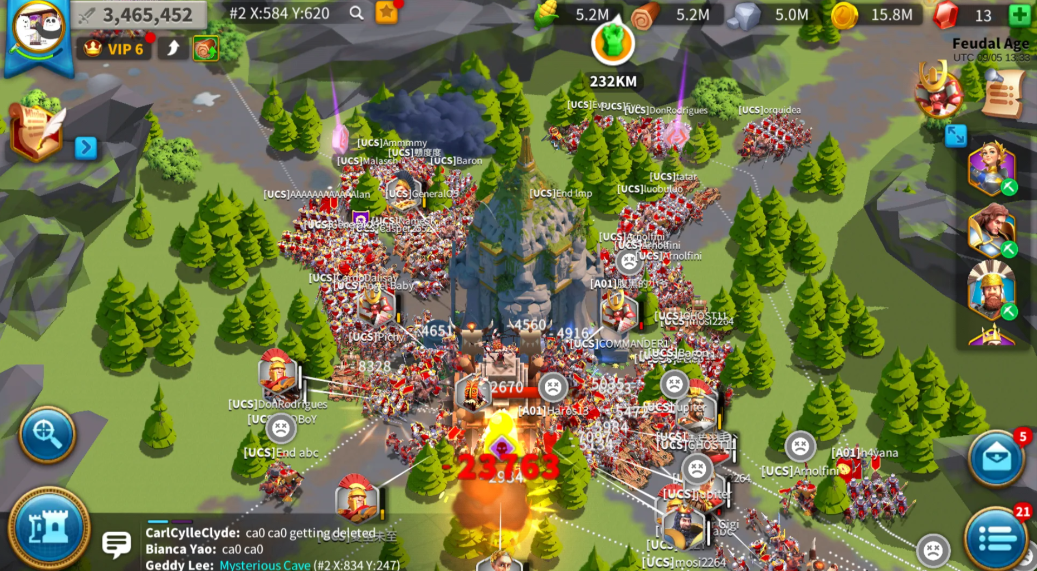Open the main menu list button
The height and width of the screenshot is (571, 1037).
point(996,538)
